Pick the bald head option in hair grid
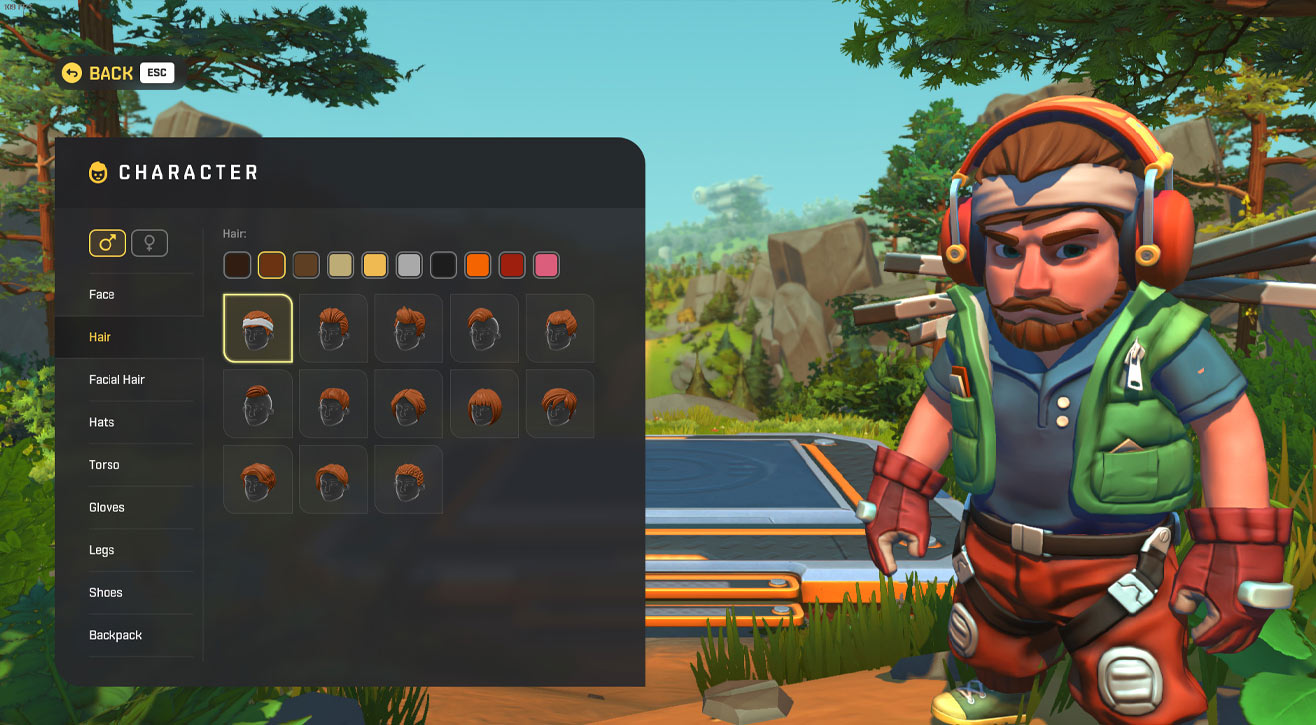The width and height of the screenshot is (1316, 725). (x=257, y=403)
